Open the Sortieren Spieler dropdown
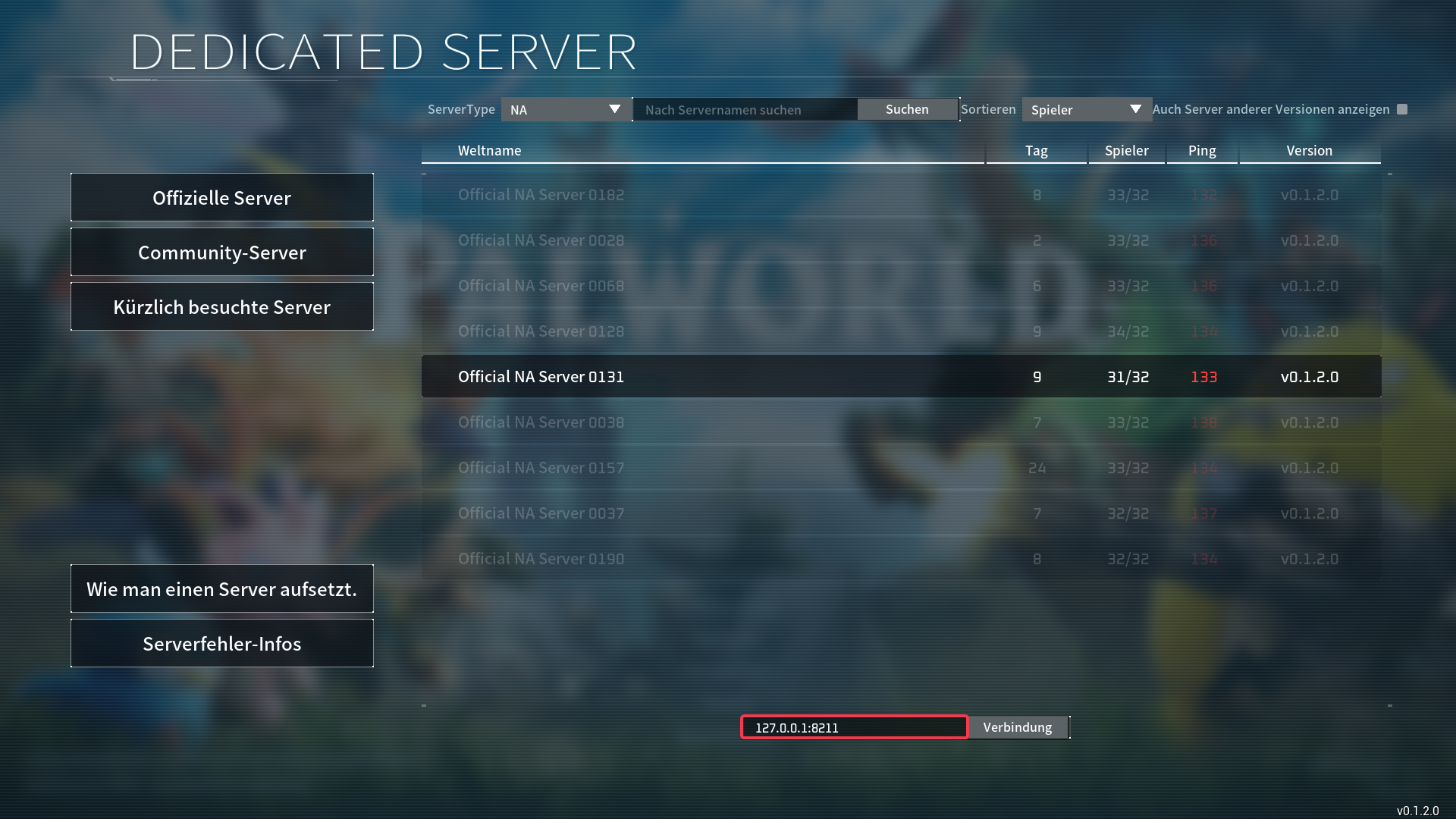Viewport: 1456px width, 819px height. 1086,110
